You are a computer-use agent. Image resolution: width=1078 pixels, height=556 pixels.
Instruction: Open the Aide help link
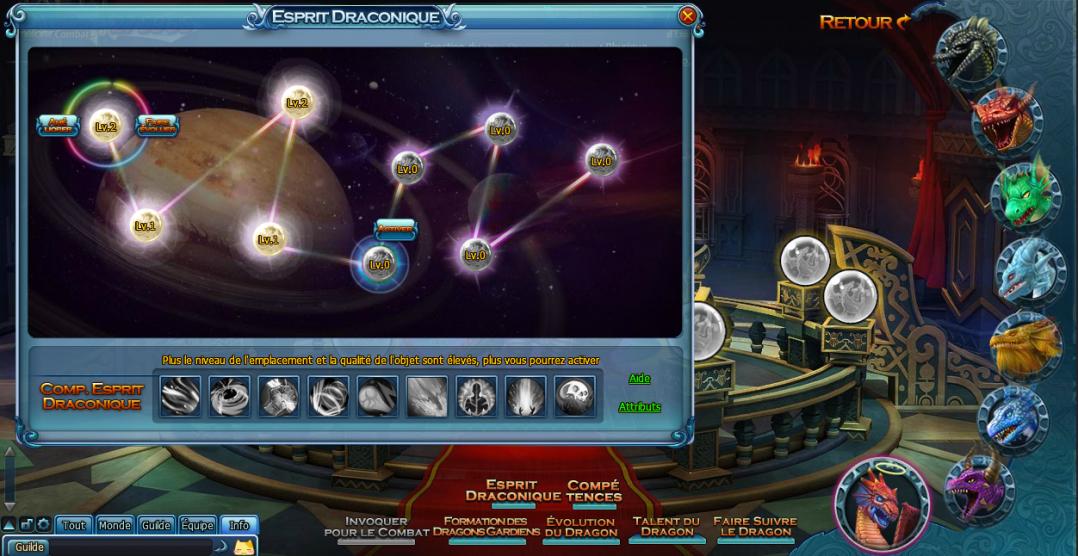pos(639,378)
